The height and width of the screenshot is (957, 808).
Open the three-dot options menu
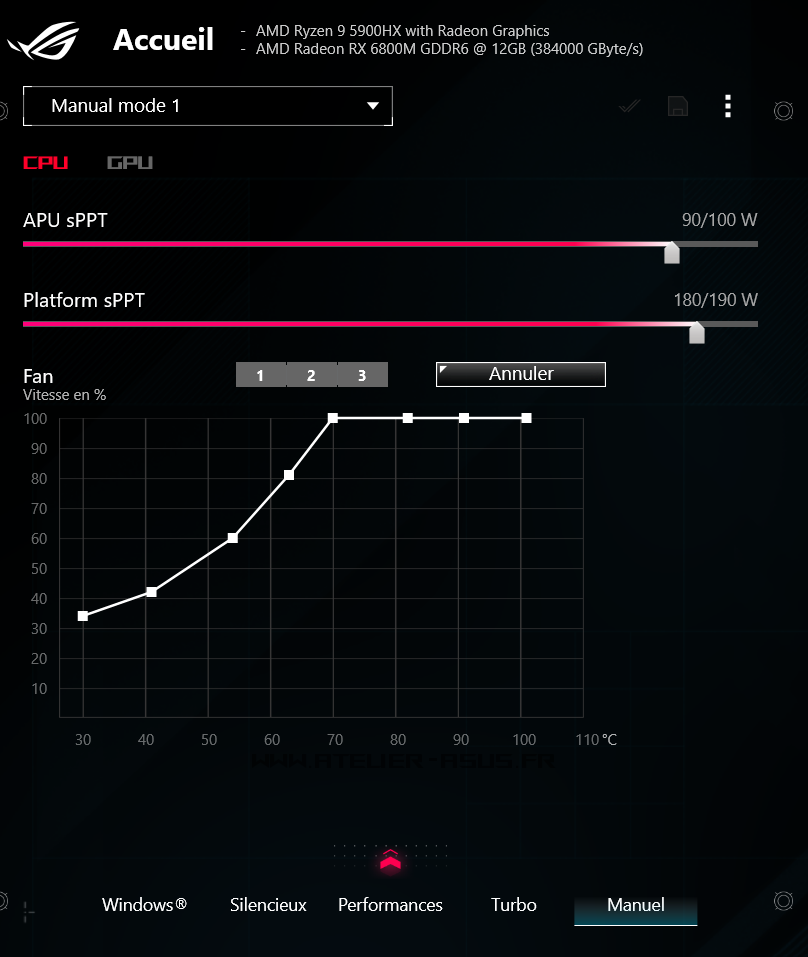[728, 106]
